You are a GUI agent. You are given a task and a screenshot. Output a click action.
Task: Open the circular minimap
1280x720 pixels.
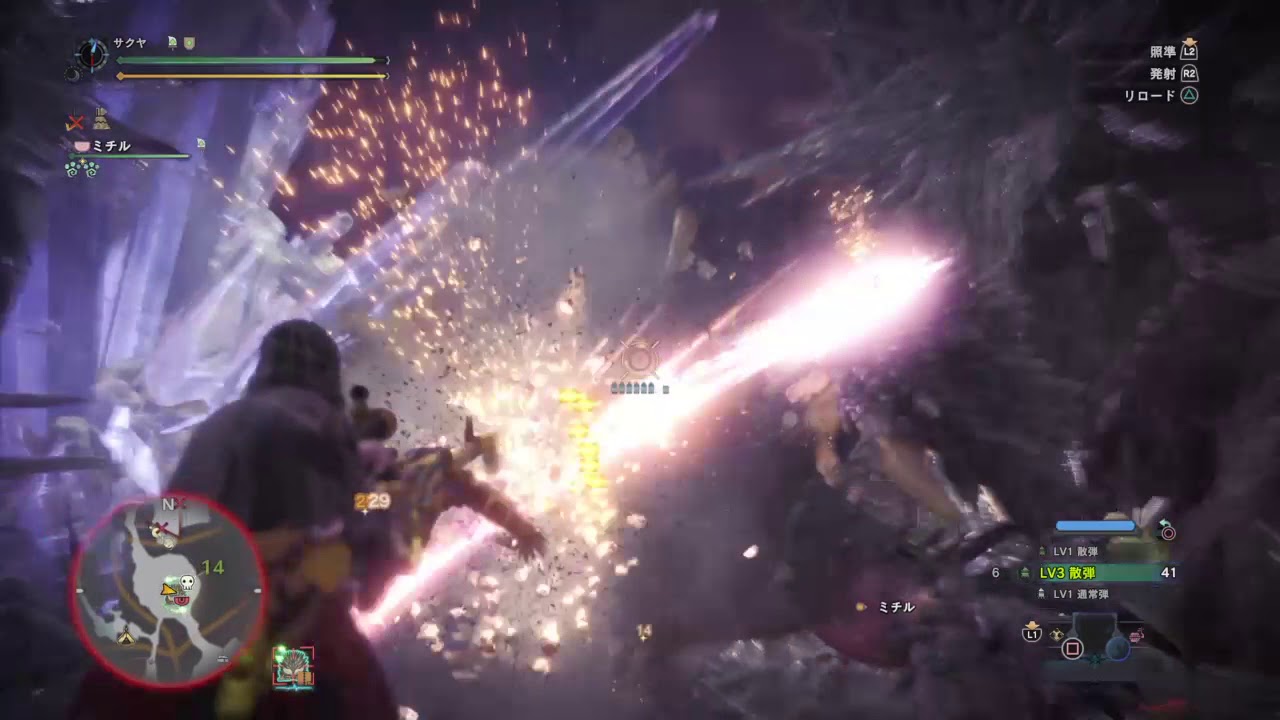tap(167, 590)
